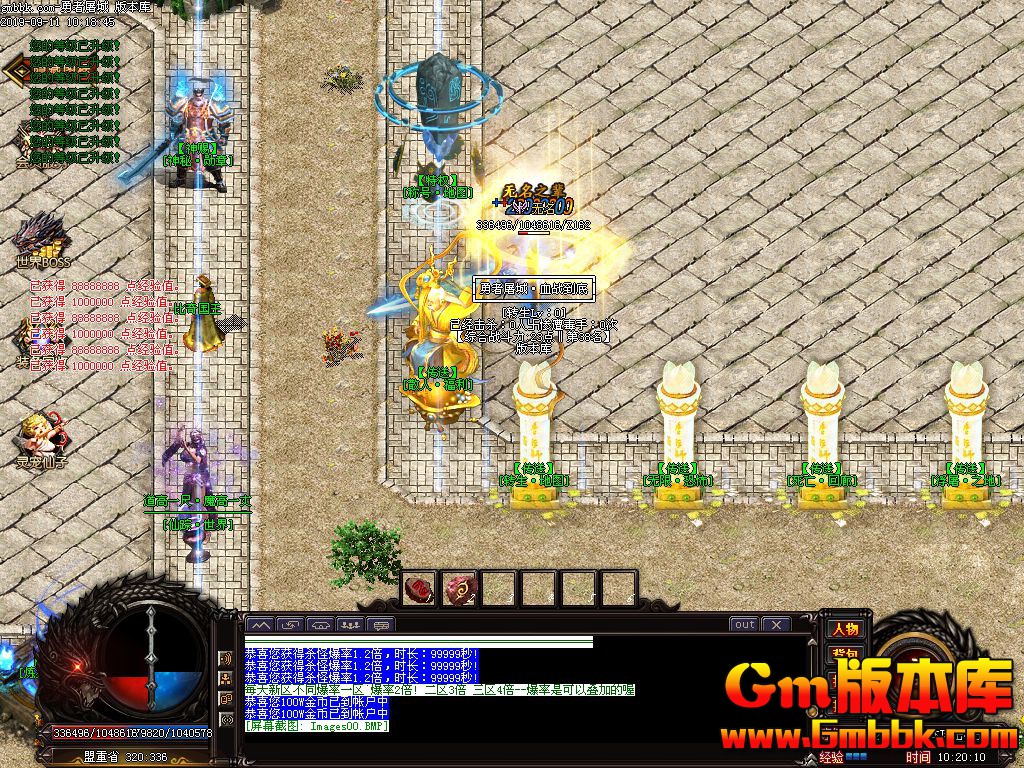Viewport: 1024px width, 768px height.
Task: Open the 世界BOSS menu icon
Action: (42, 240)
